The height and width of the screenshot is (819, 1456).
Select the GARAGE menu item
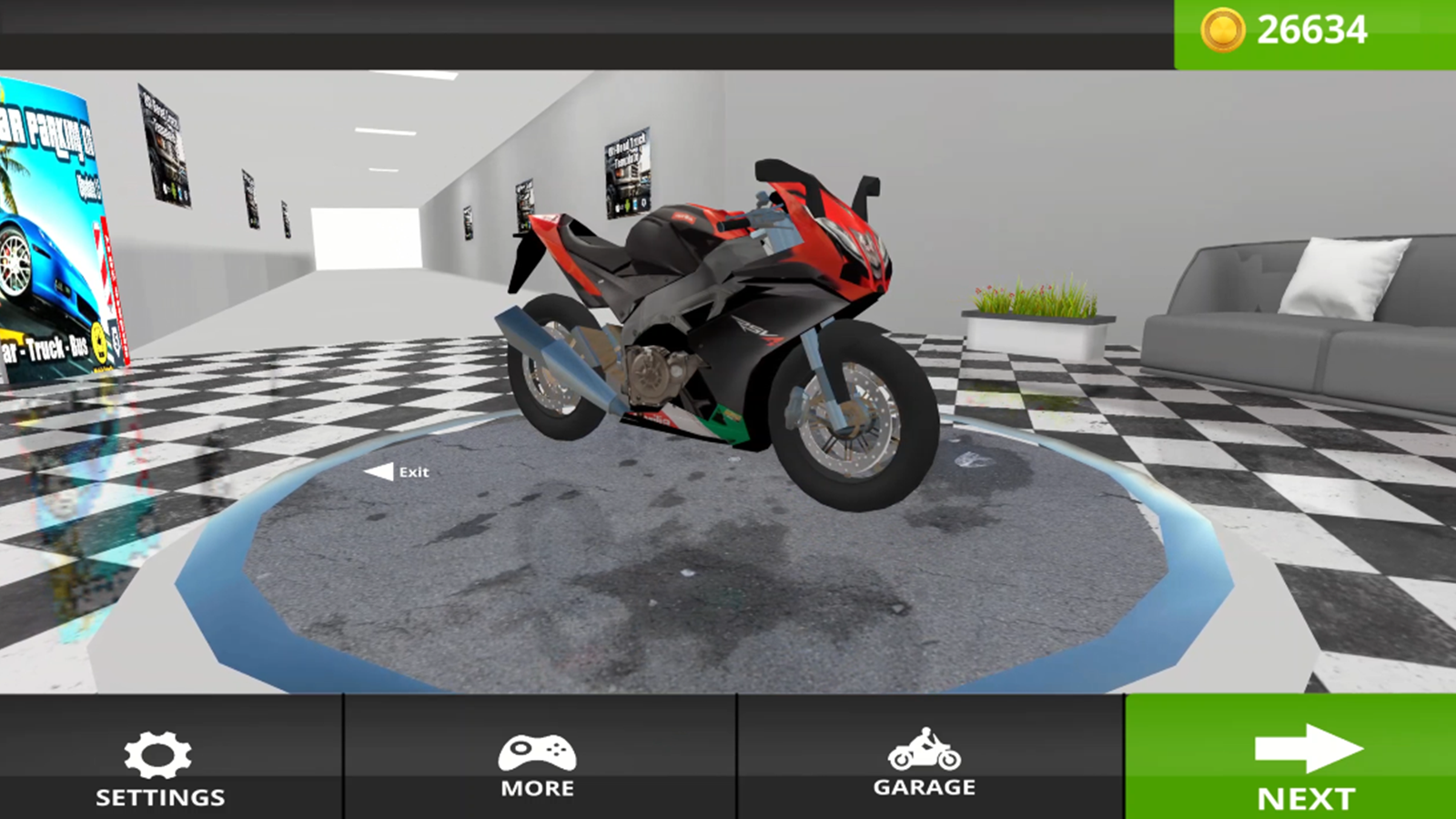[x=925, y=784]
